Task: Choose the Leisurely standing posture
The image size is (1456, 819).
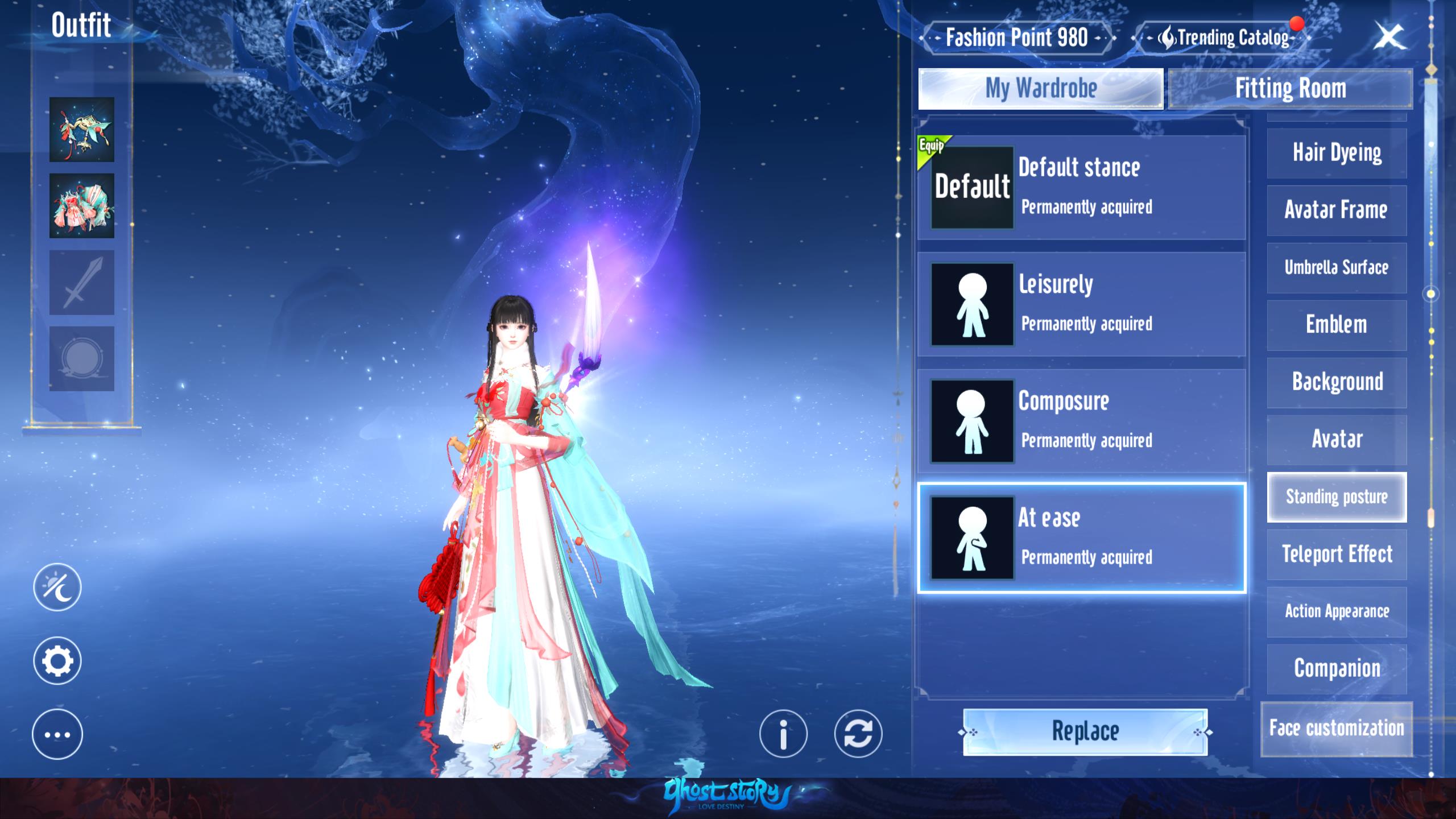Action: [1081, 304]
